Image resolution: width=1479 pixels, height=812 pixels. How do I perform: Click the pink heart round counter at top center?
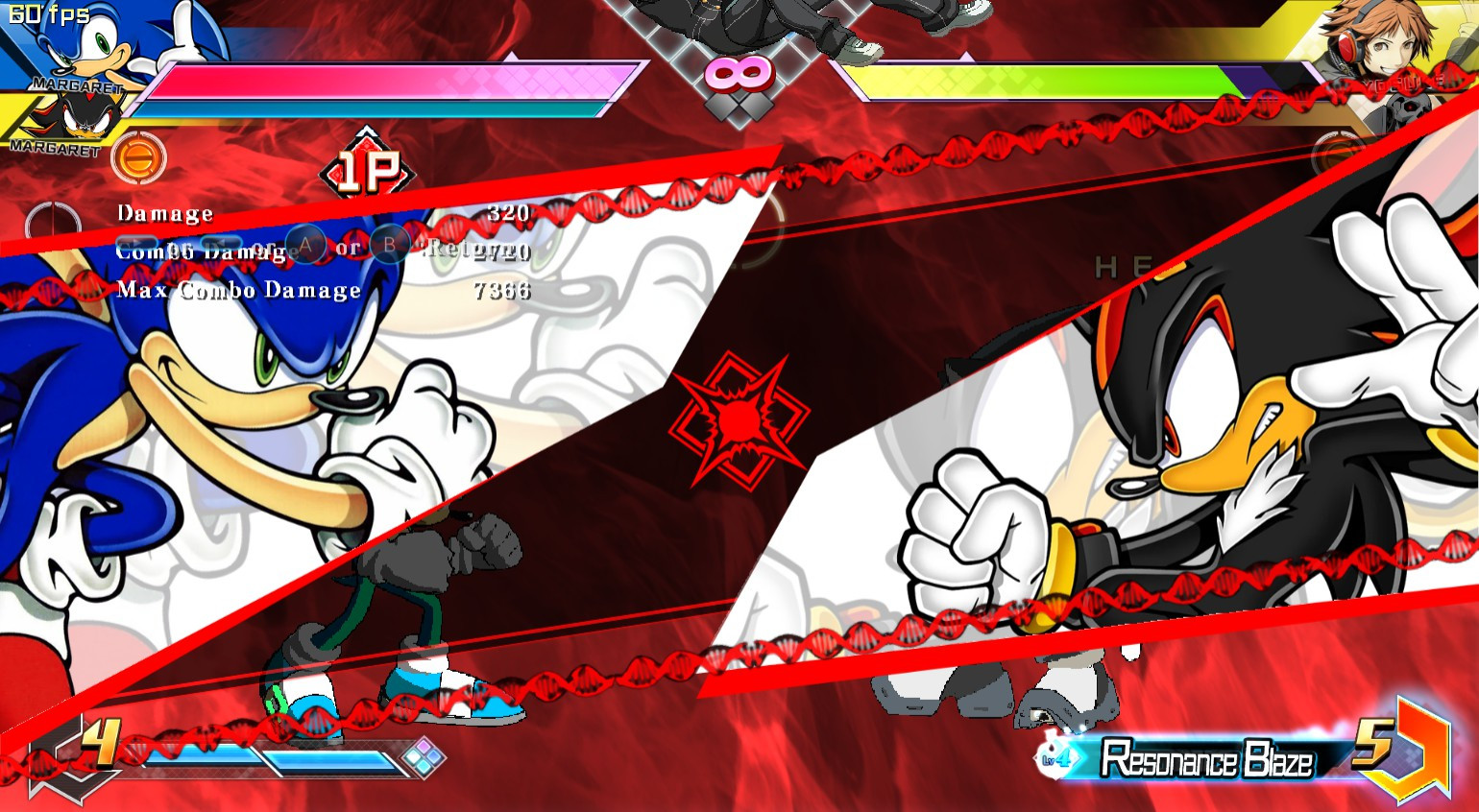739,72
